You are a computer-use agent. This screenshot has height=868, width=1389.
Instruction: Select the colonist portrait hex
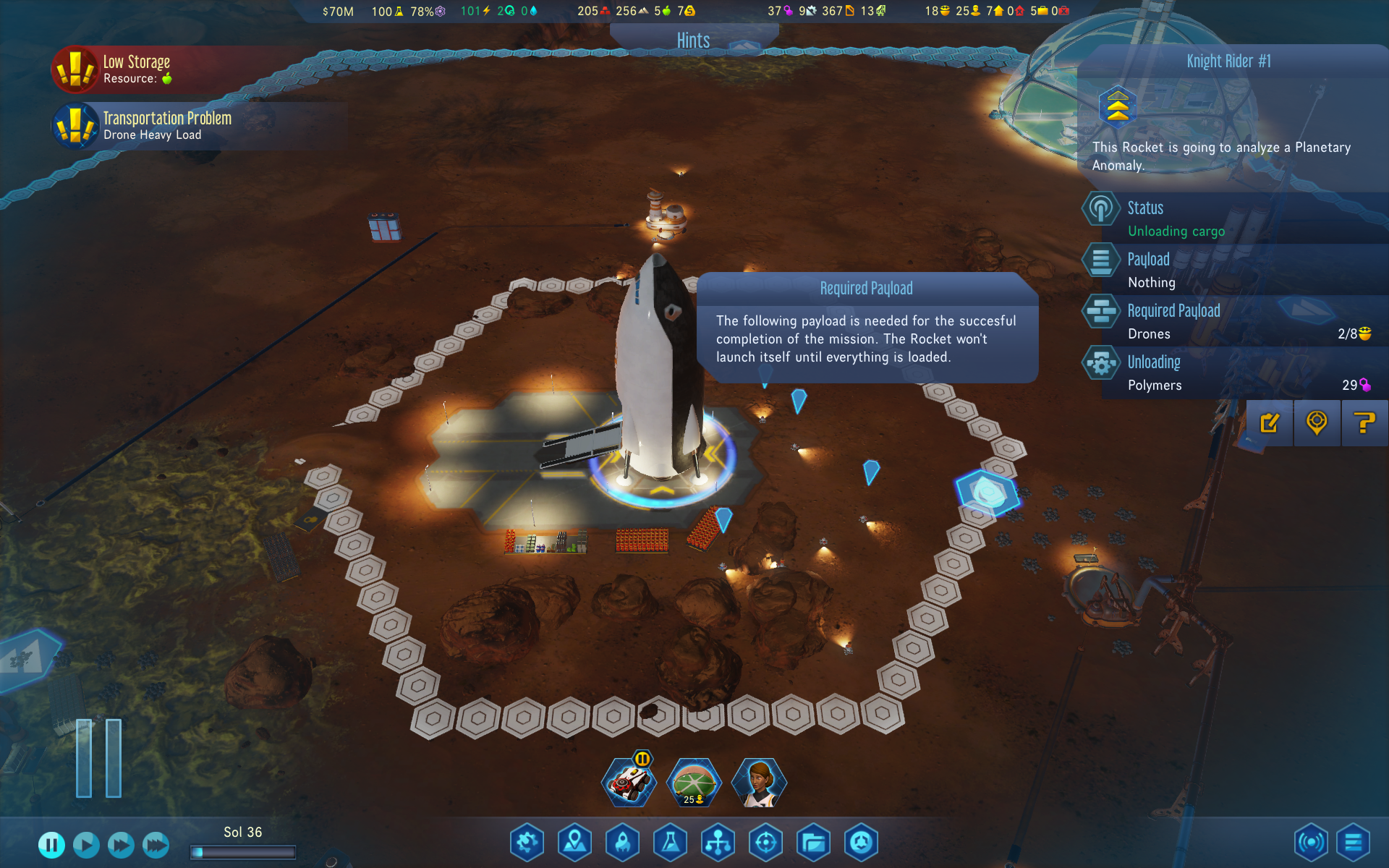click(x=759, y=781)
